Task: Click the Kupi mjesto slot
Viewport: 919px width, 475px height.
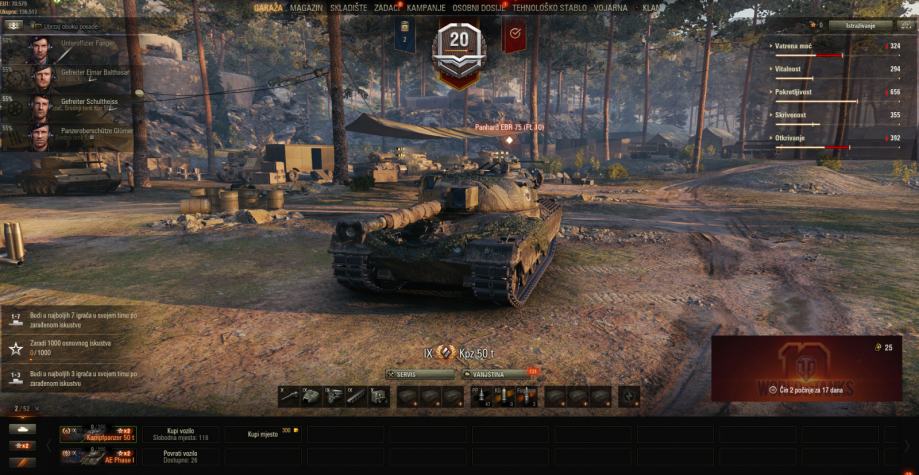Action: pyautogui.click(x=262, y=434)
